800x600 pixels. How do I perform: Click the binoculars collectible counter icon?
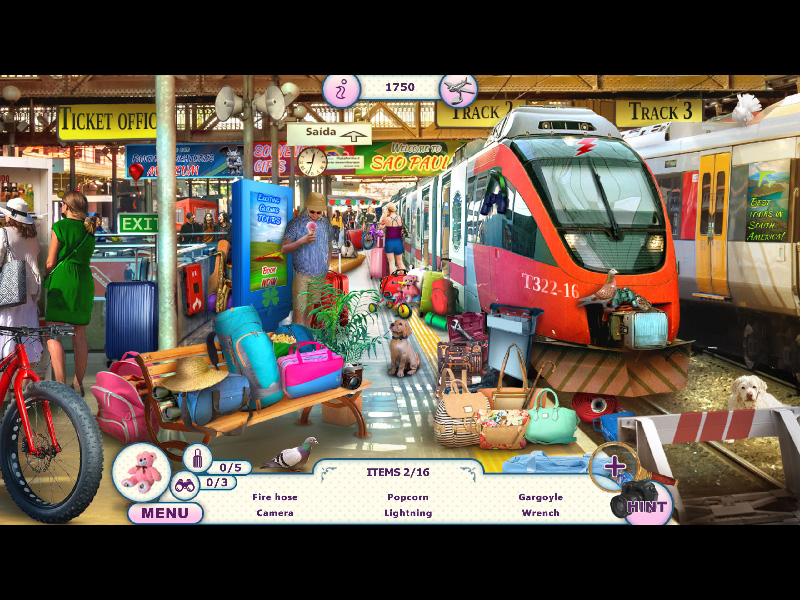coord(185,486)
